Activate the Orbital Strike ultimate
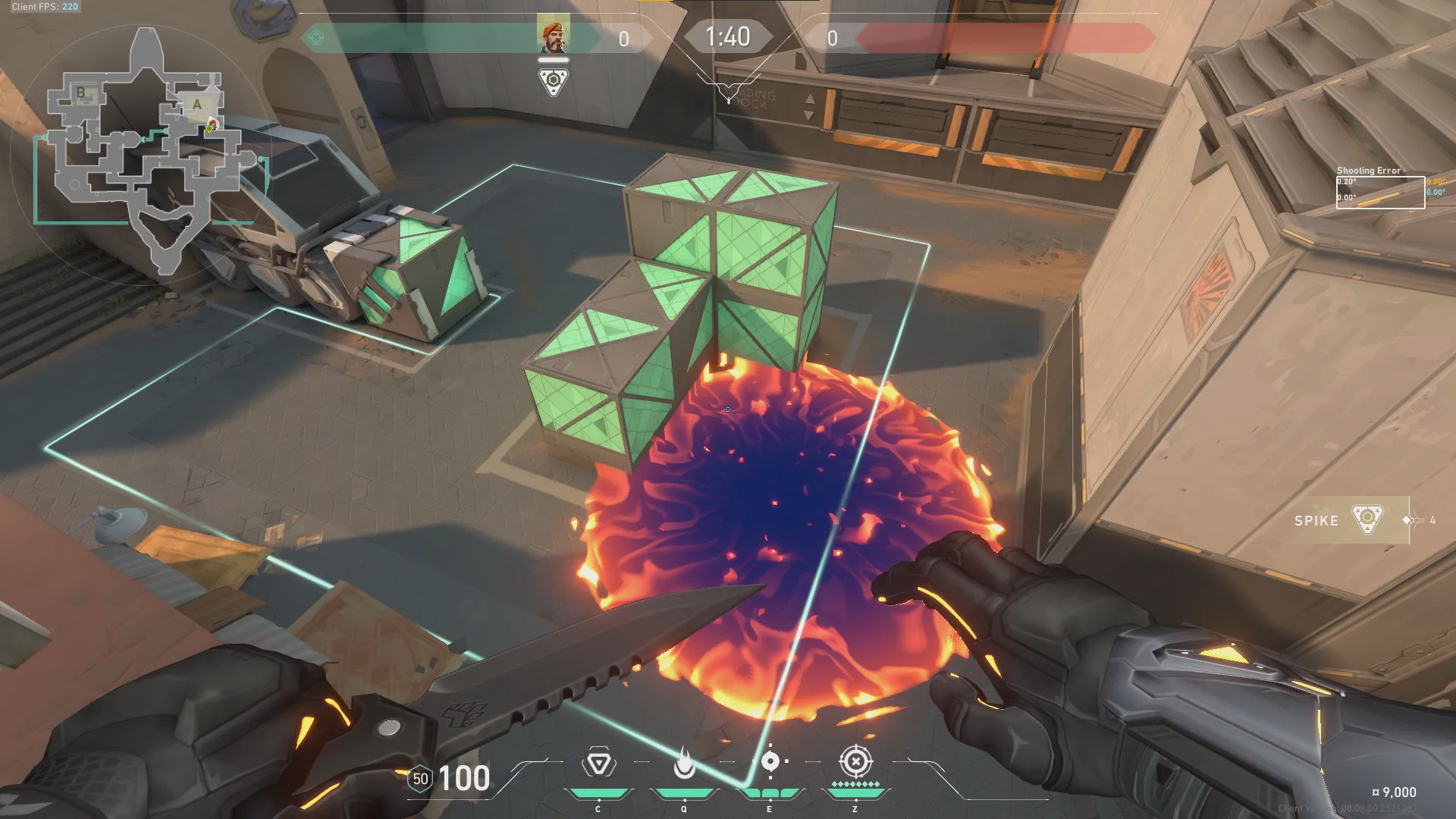 855,761
